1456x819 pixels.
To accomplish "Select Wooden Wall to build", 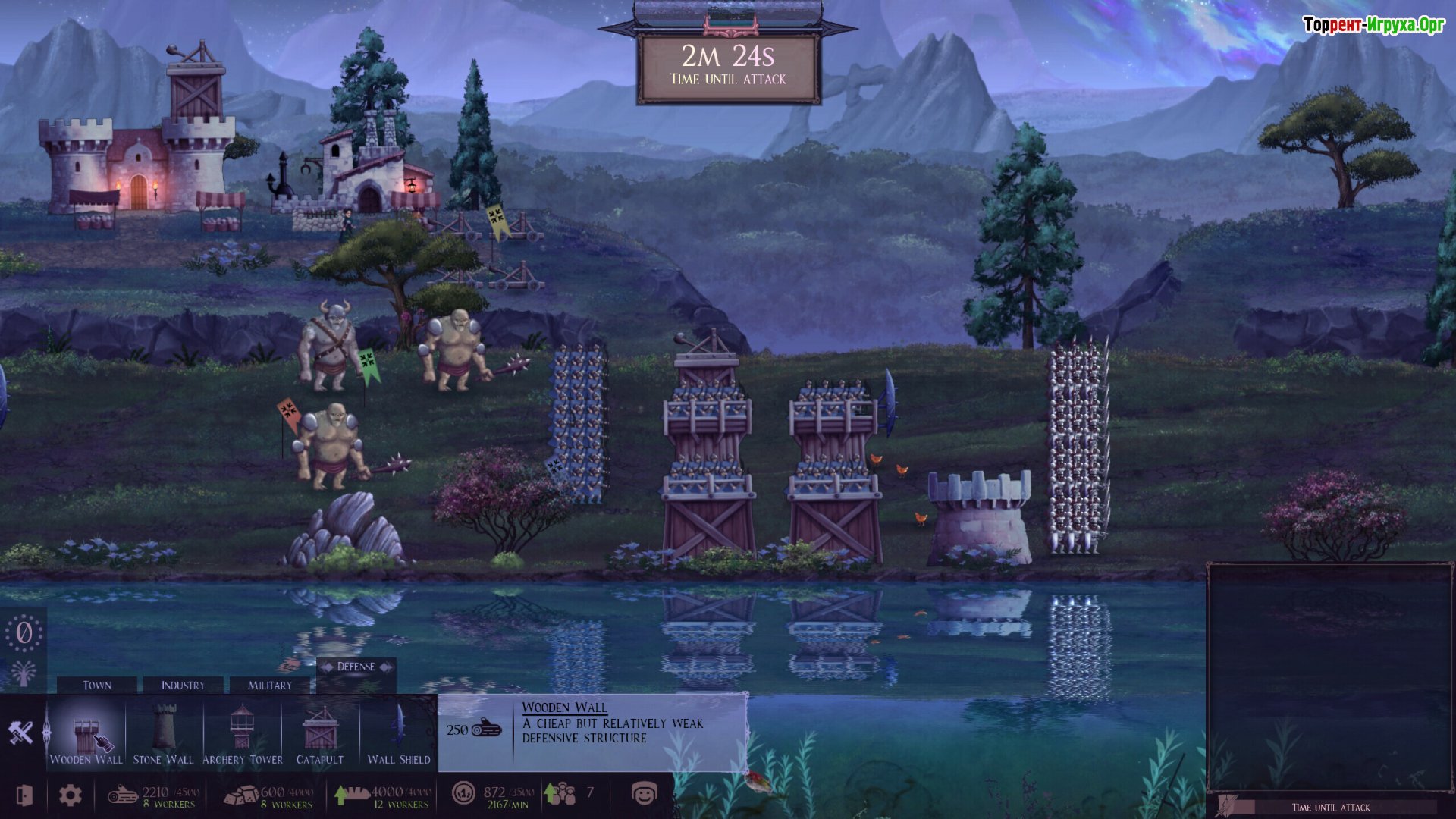I will coord(86,734).
